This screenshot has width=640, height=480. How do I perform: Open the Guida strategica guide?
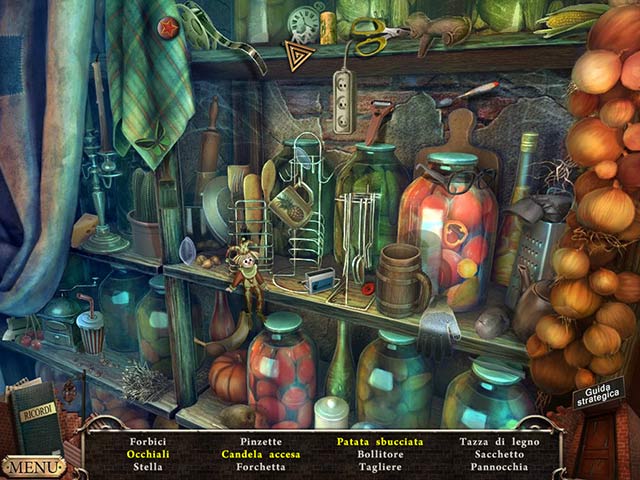[x=598, y=394]
